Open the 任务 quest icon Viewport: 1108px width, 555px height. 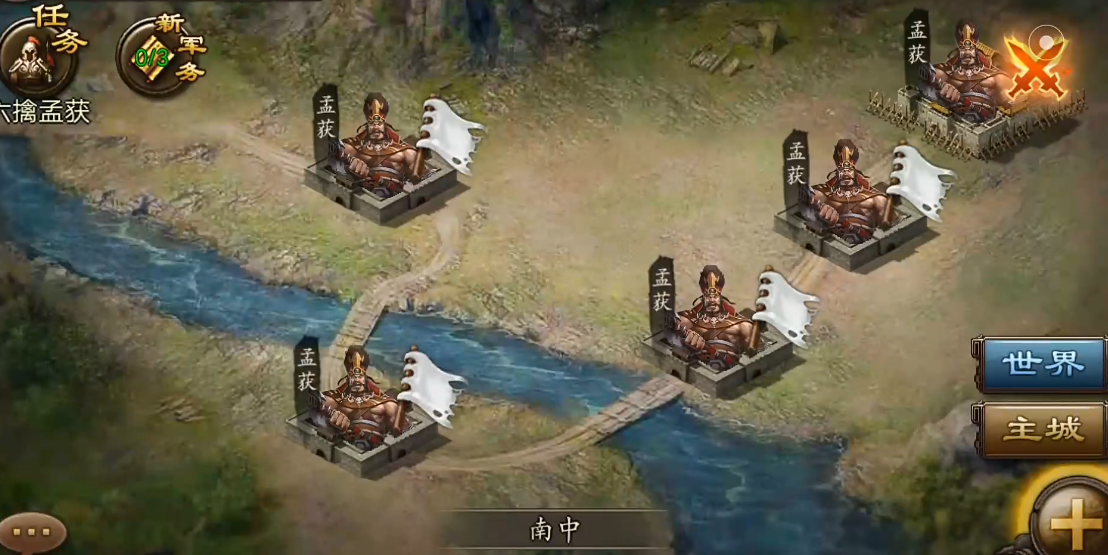pos(40,55)
